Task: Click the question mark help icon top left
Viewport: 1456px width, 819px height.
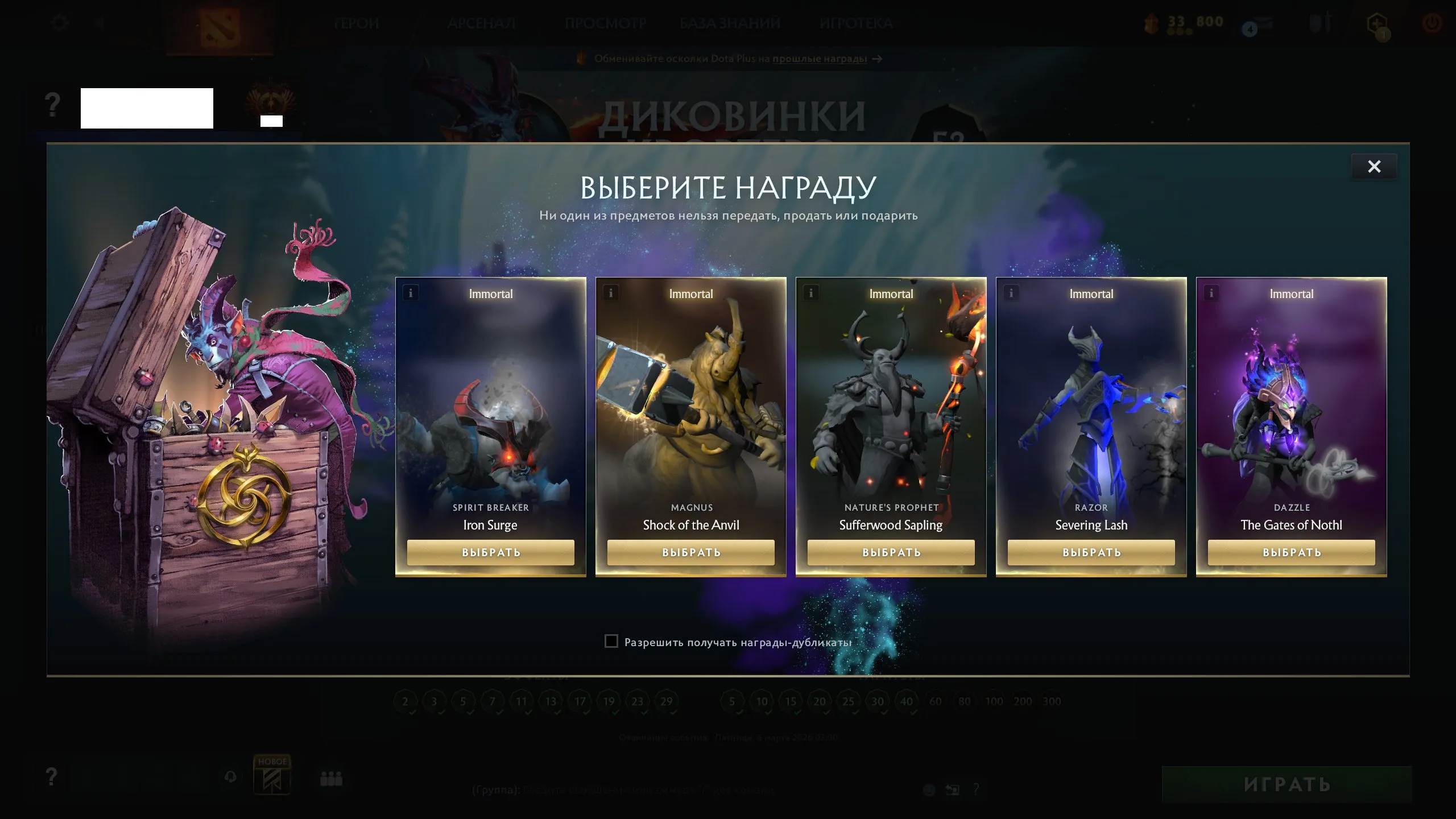Action: (x=53, y=104)
